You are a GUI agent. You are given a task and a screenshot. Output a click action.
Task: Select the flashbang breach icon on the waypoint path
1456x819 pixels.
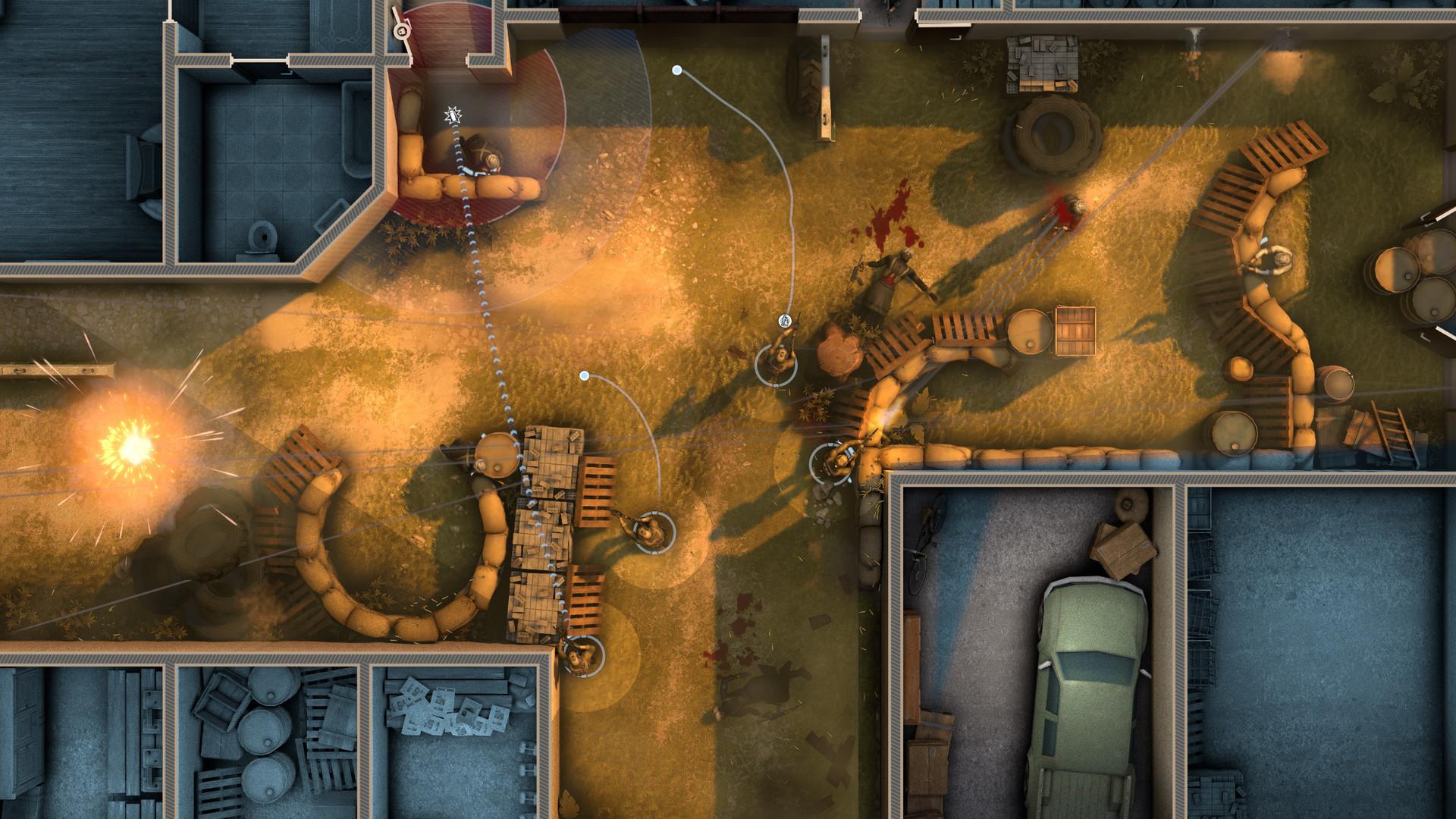pos(453,115)
